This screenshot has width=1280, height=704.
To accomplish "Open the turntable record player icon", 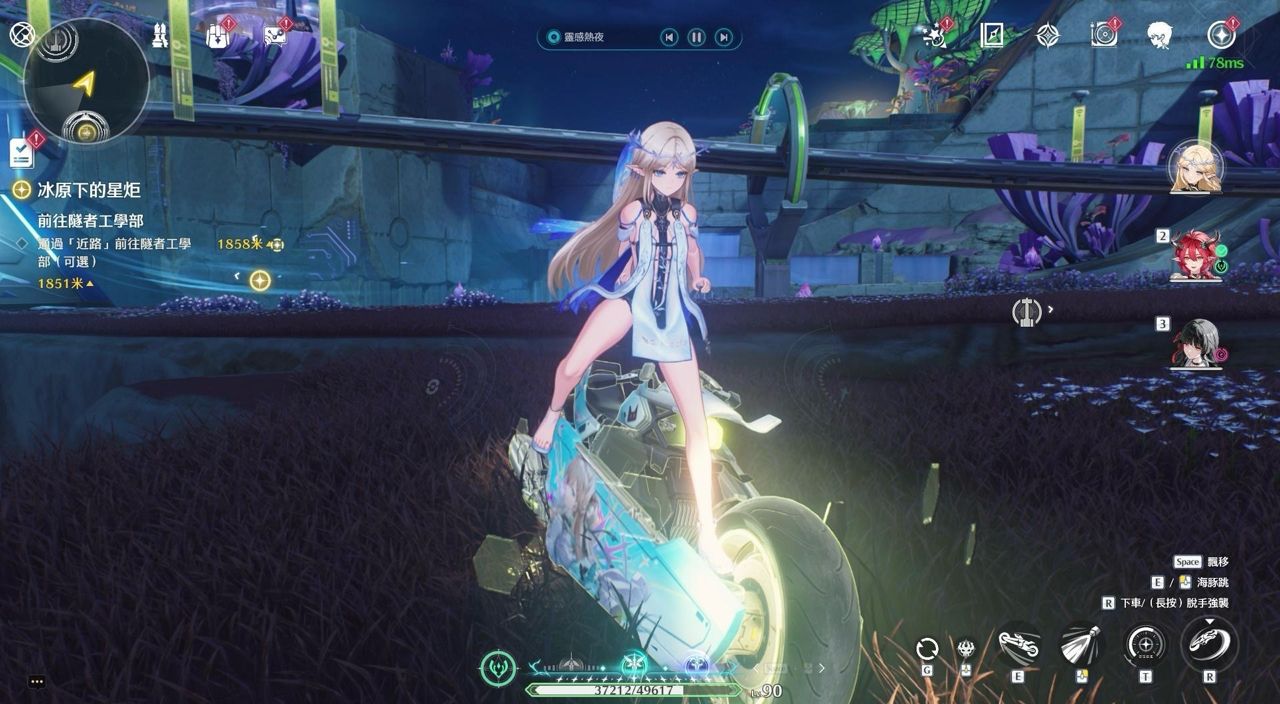I will pyautogui.click(x=1103, y=36).
